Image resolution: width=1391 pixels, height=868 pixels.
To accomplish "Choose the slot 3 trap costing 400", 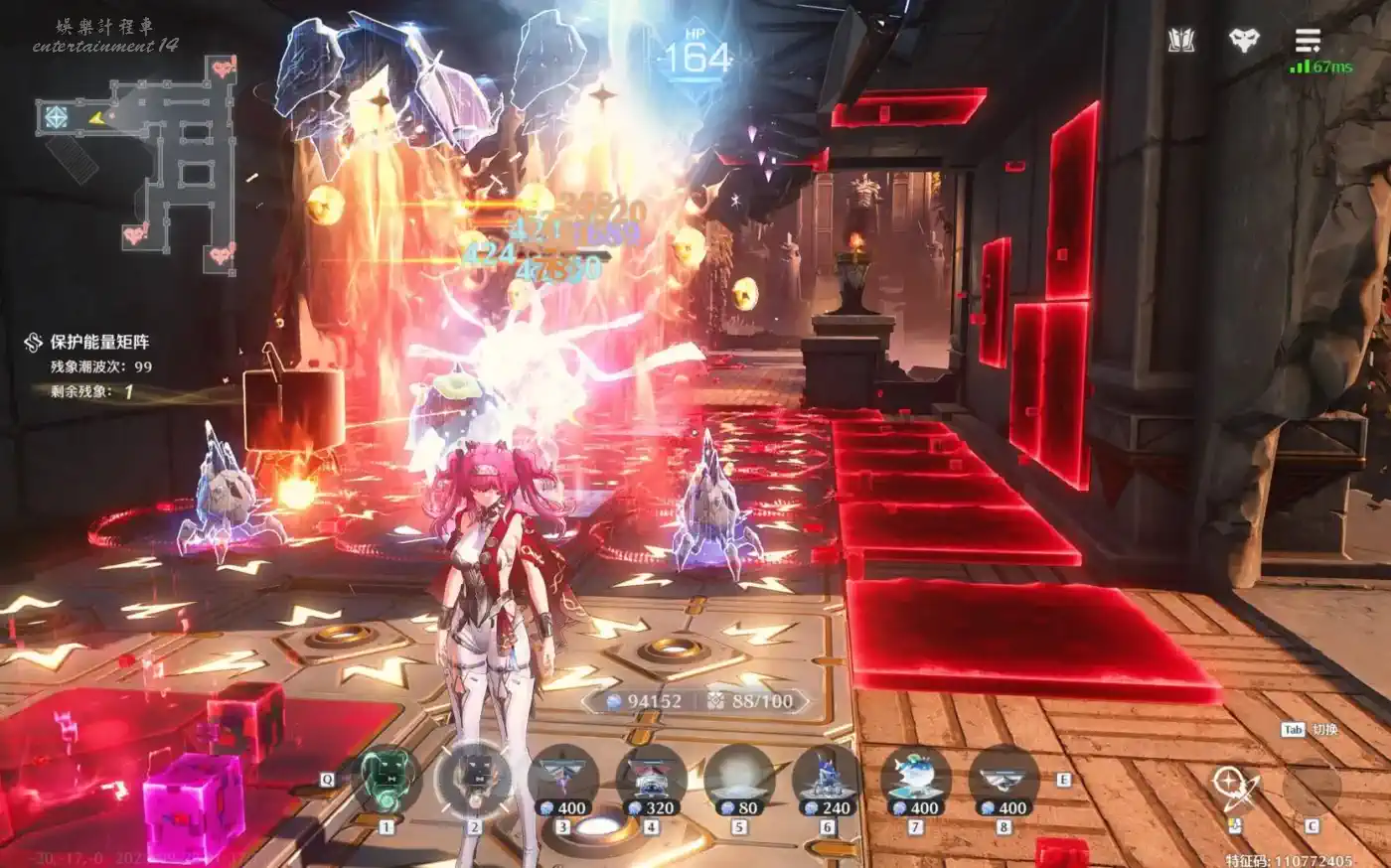I will pyautogui.click(x=562, y=781).
